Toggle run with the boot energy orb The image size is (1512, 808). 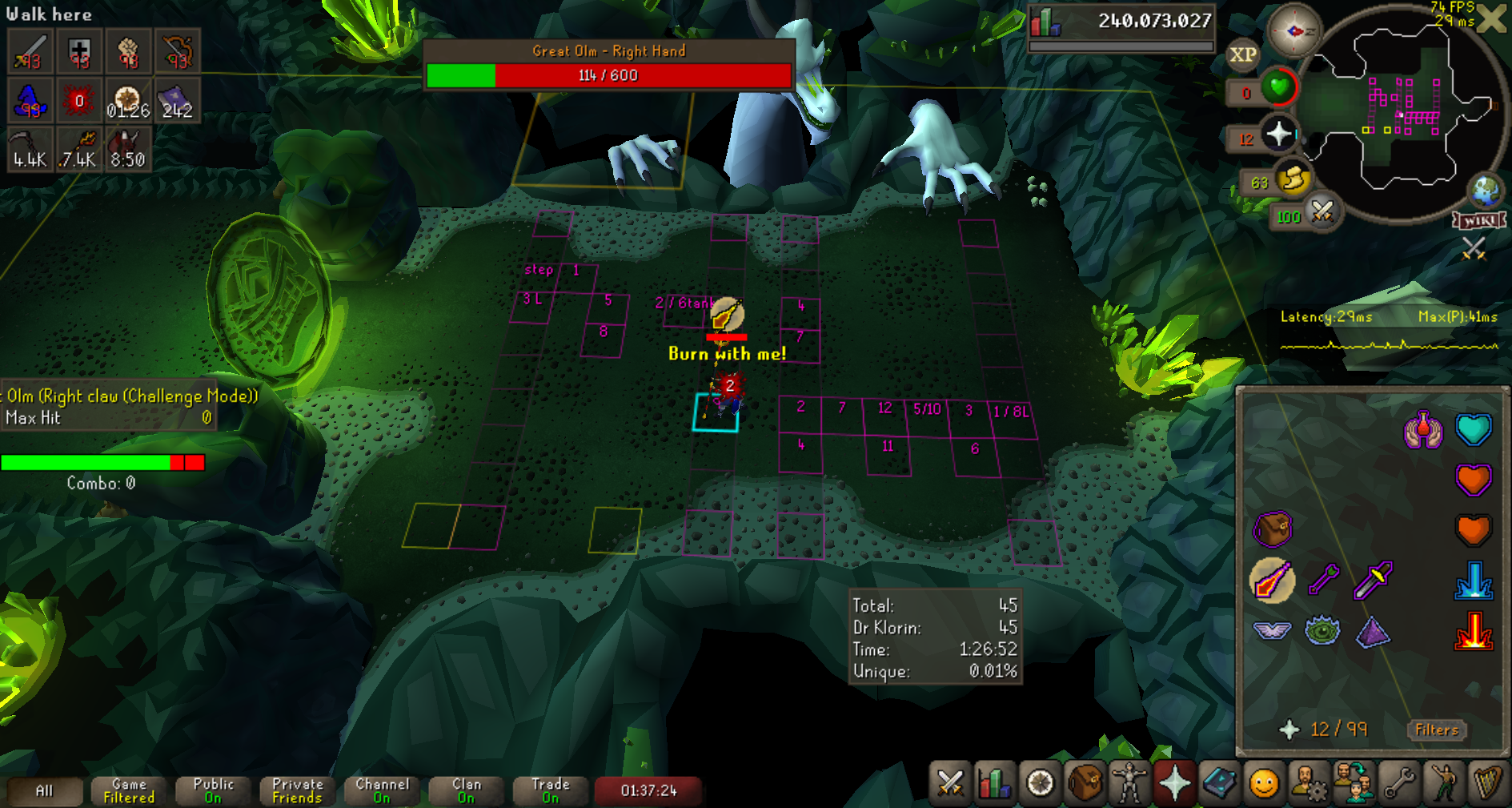tap(1292, 180)
